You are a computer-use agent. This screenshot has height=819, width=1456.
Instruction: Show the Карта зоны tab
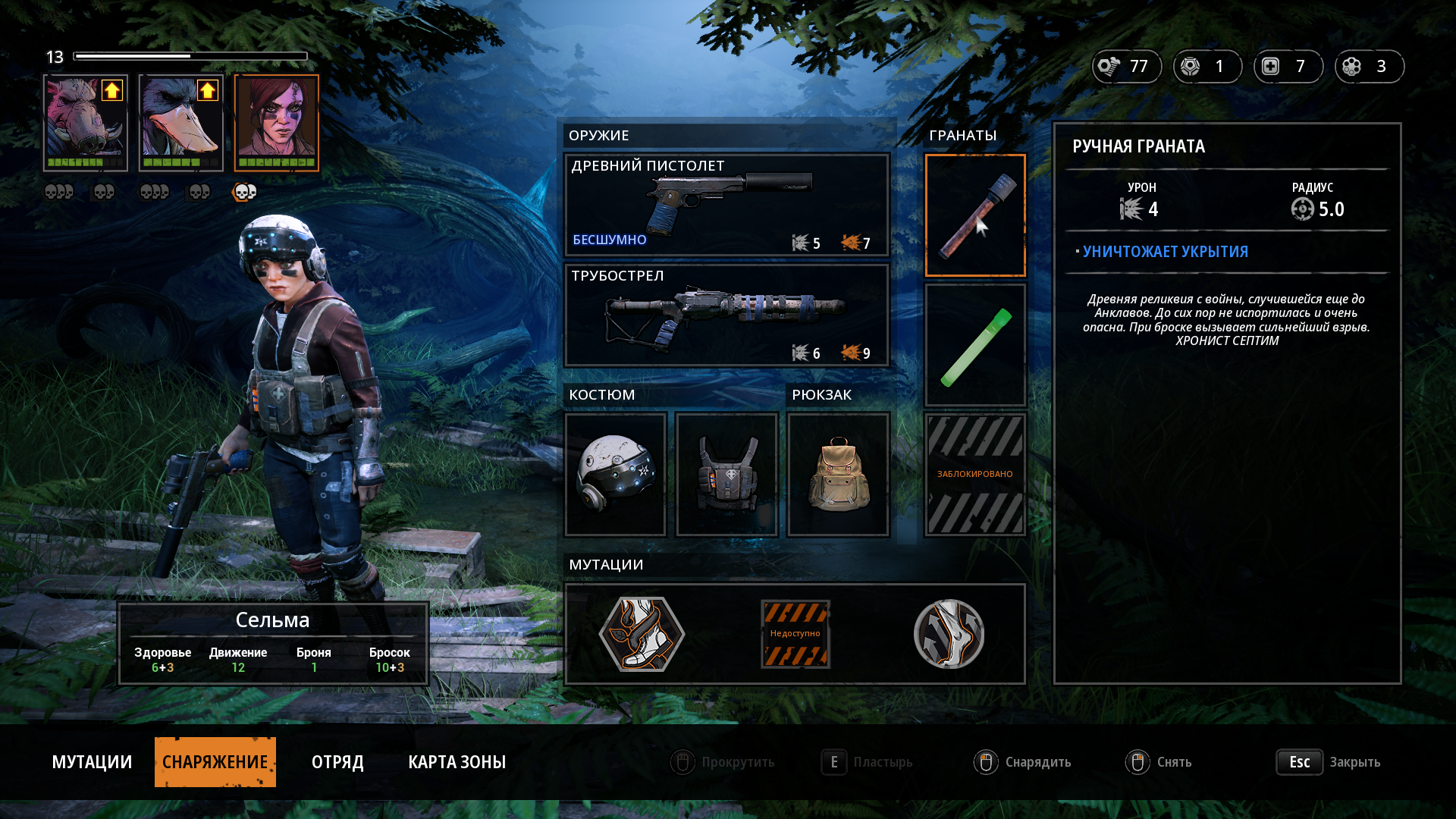point(457,762)
